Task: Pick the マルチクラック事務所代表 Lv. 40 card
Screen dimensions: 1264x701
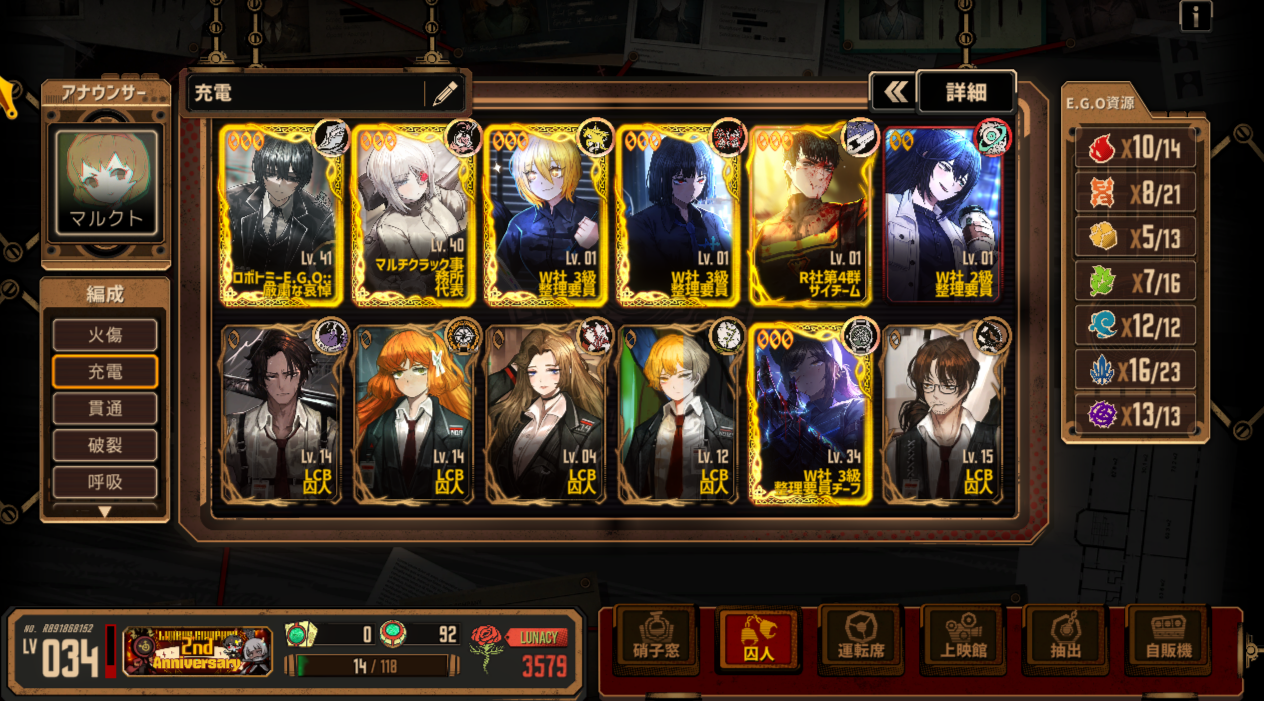Action: click(x=414, y=215)
